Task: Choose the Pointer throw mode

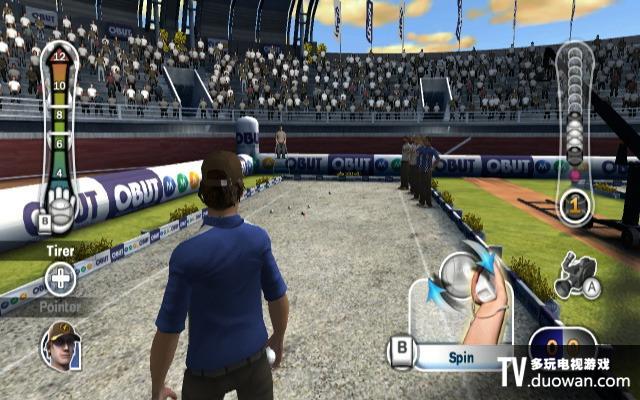Action: point(60,308)
